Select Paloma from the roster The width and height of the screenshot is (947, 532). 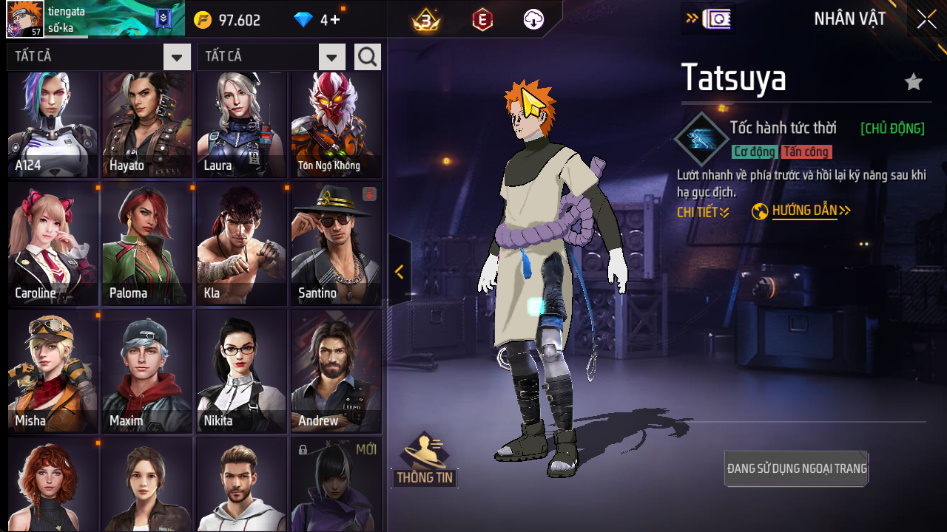point(146,244)
